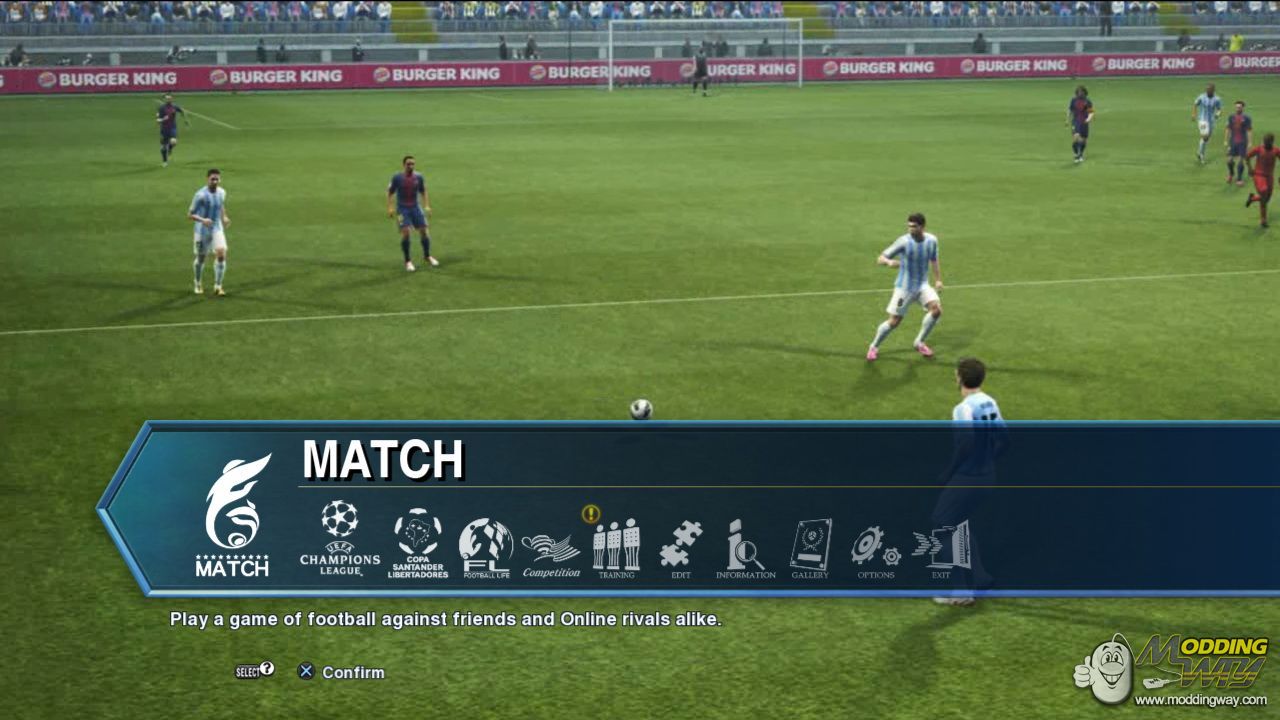Select the Match mode icon

[233, 516]
